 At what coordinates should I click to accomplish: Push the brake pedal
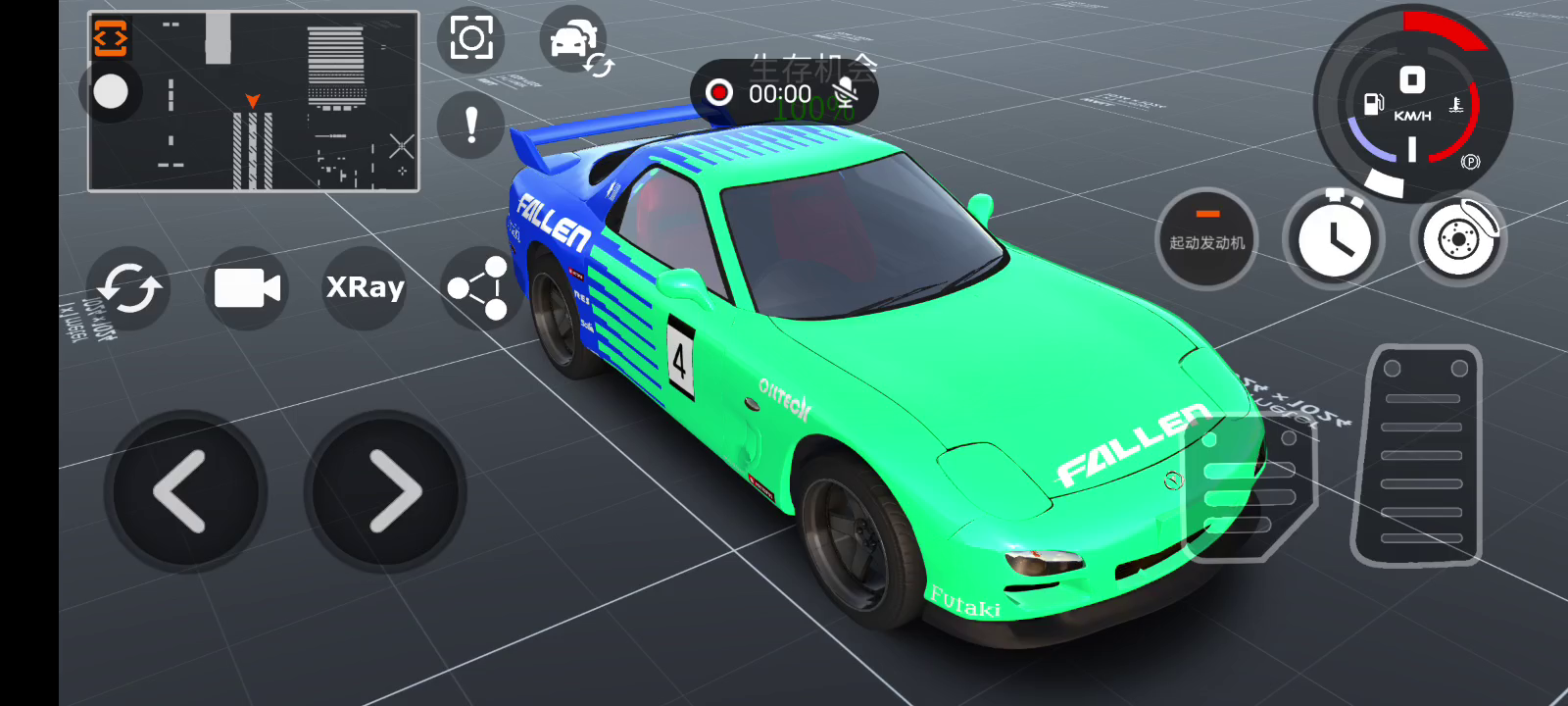click(x=1249, y=487)
